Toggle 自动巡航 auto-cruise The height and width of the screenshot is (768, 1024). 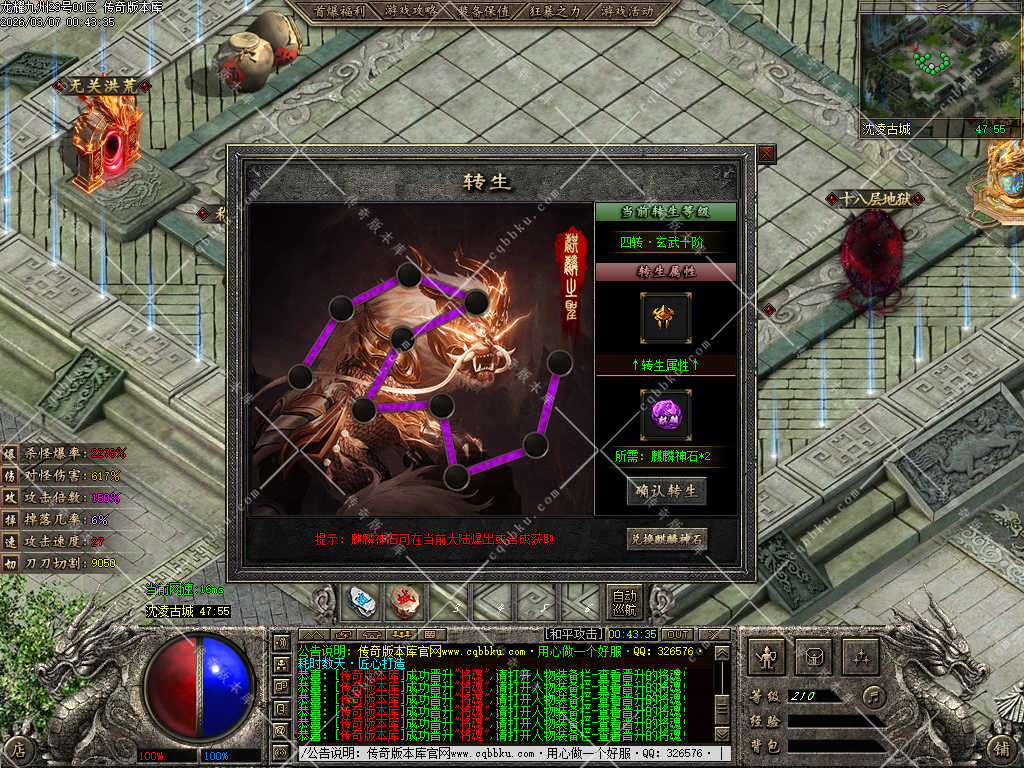coord(625,602)
